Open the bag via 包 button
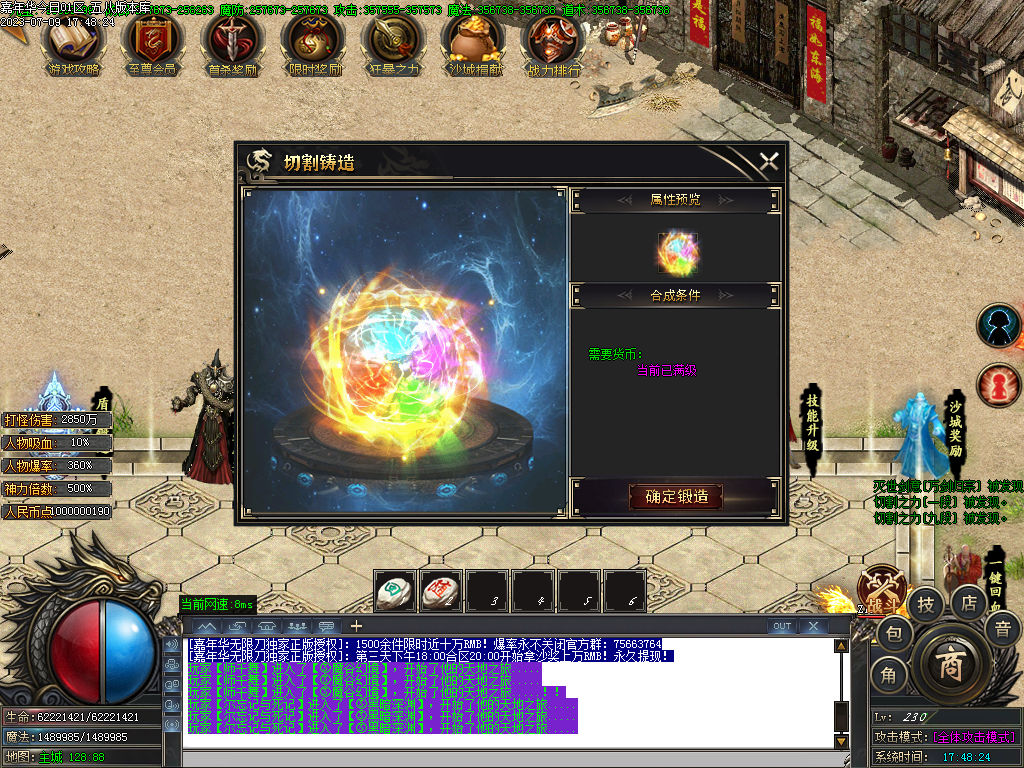Screen dimensions: 1024x768 point(894,632)
